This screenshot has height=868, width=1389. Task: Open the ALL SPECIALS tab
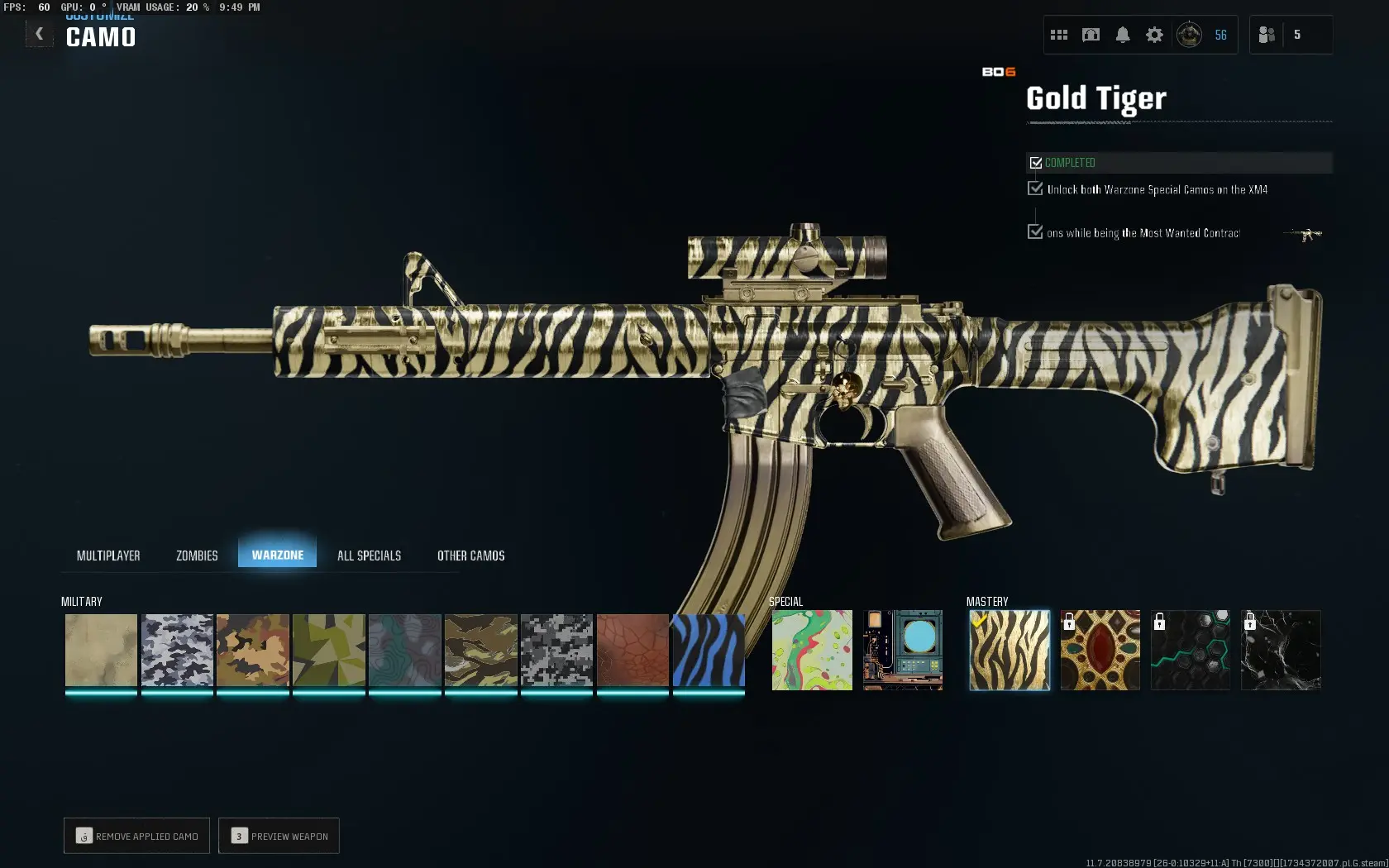click(369, 555)
